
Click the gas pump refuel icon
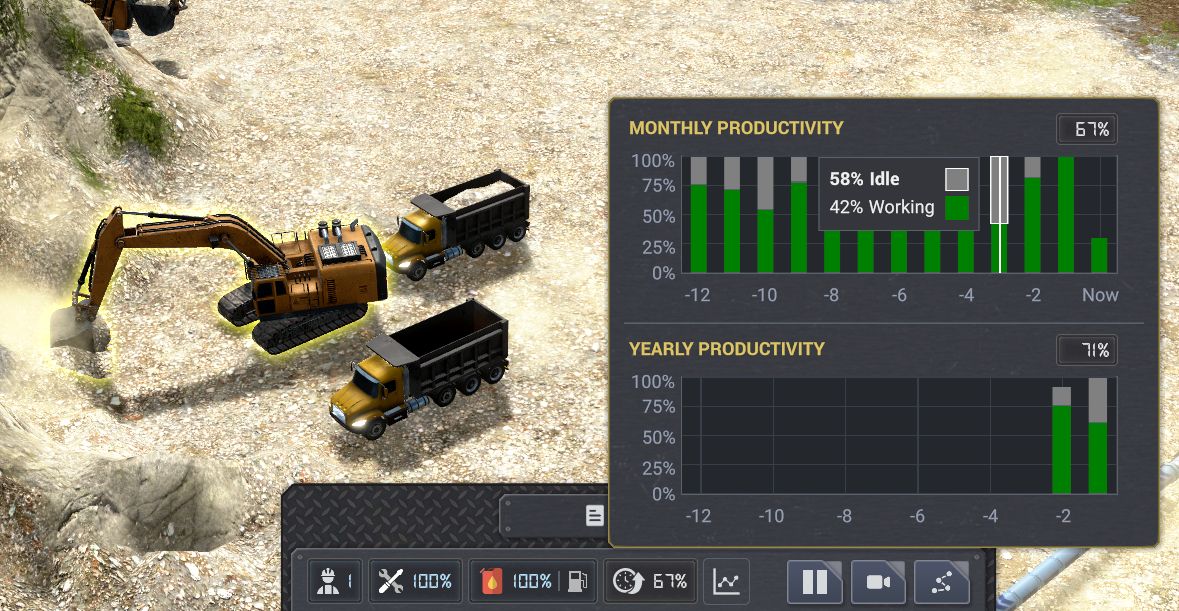click(577, 581)
